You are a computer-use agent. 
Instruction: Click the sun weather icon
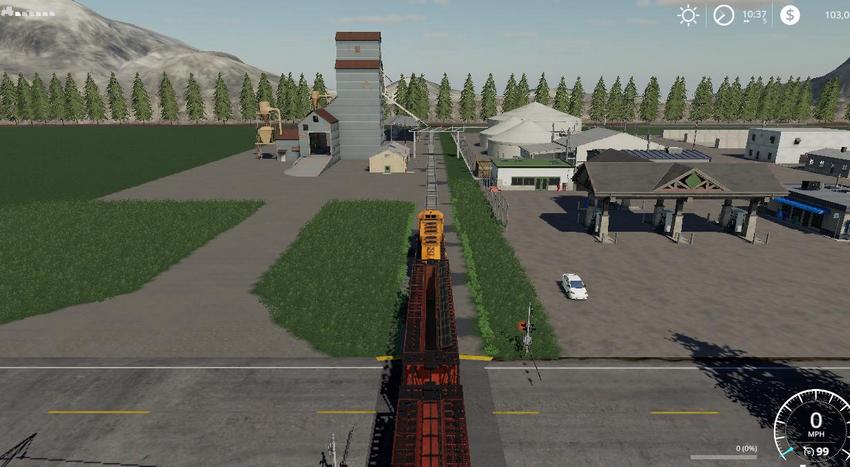688,15
